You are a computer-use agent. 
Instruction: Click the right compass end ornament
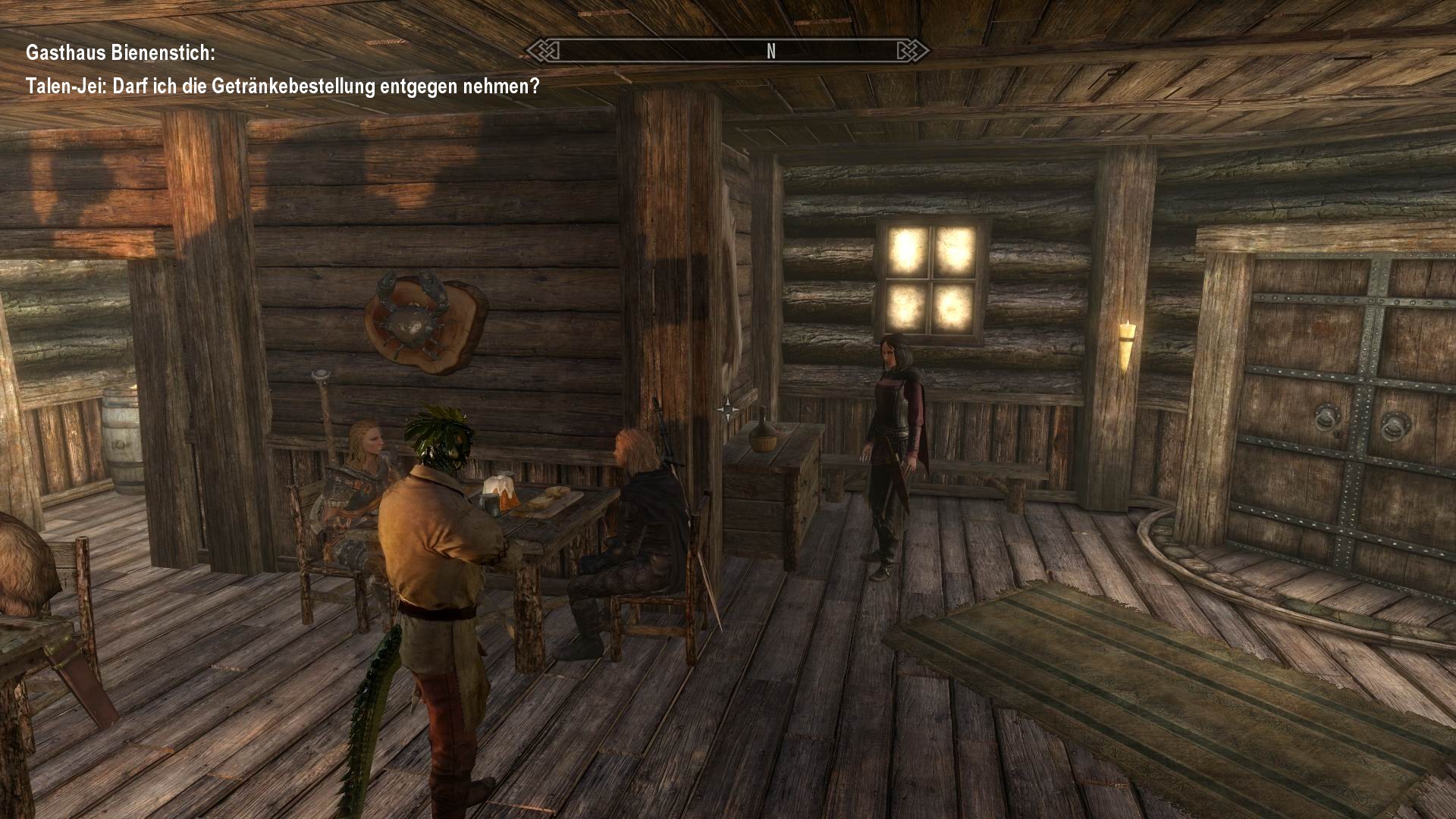pyautogui.click(x=912, y=50)
